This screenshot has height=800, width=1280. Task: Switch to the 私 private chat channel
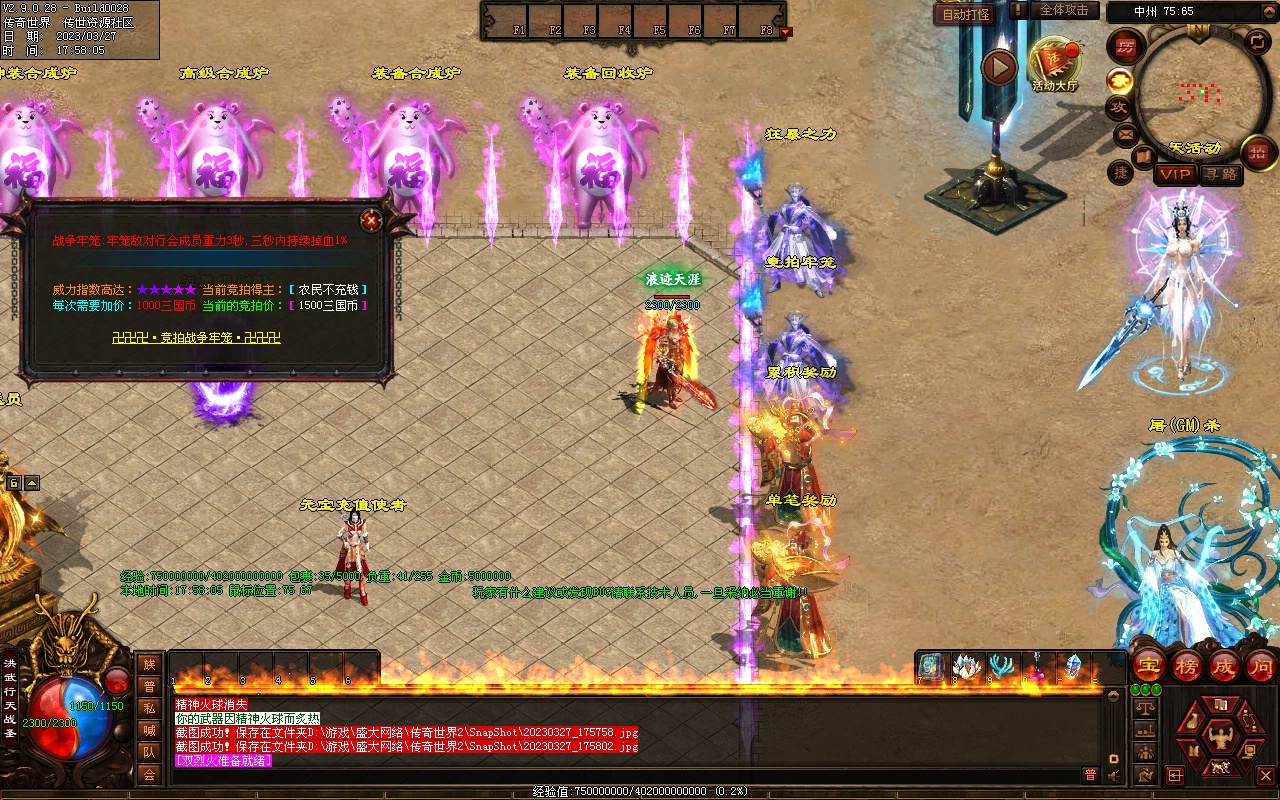coord(149,708)
